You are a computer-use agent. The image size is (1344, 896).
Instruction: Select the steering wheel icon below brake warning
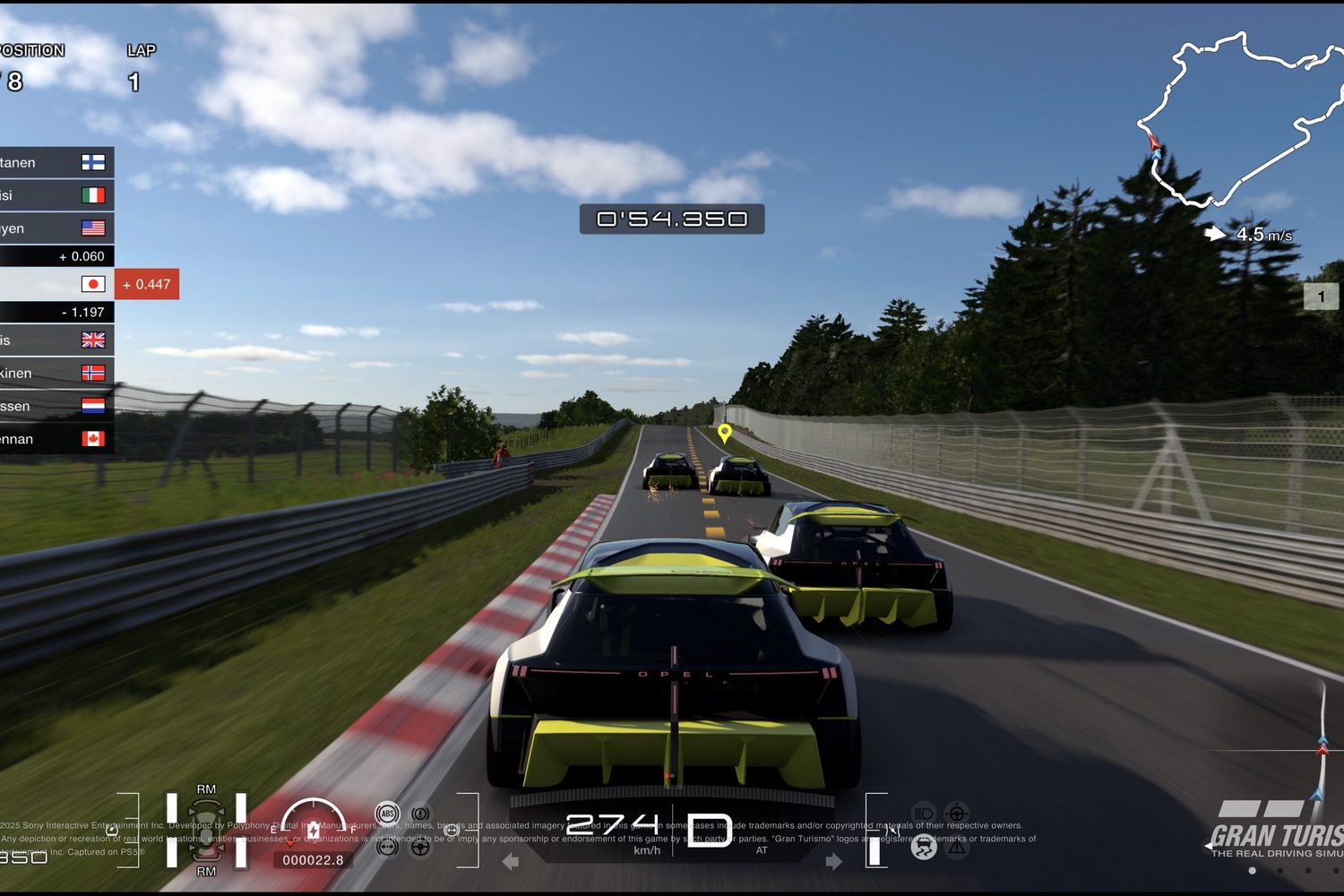(x=420, y=847)
